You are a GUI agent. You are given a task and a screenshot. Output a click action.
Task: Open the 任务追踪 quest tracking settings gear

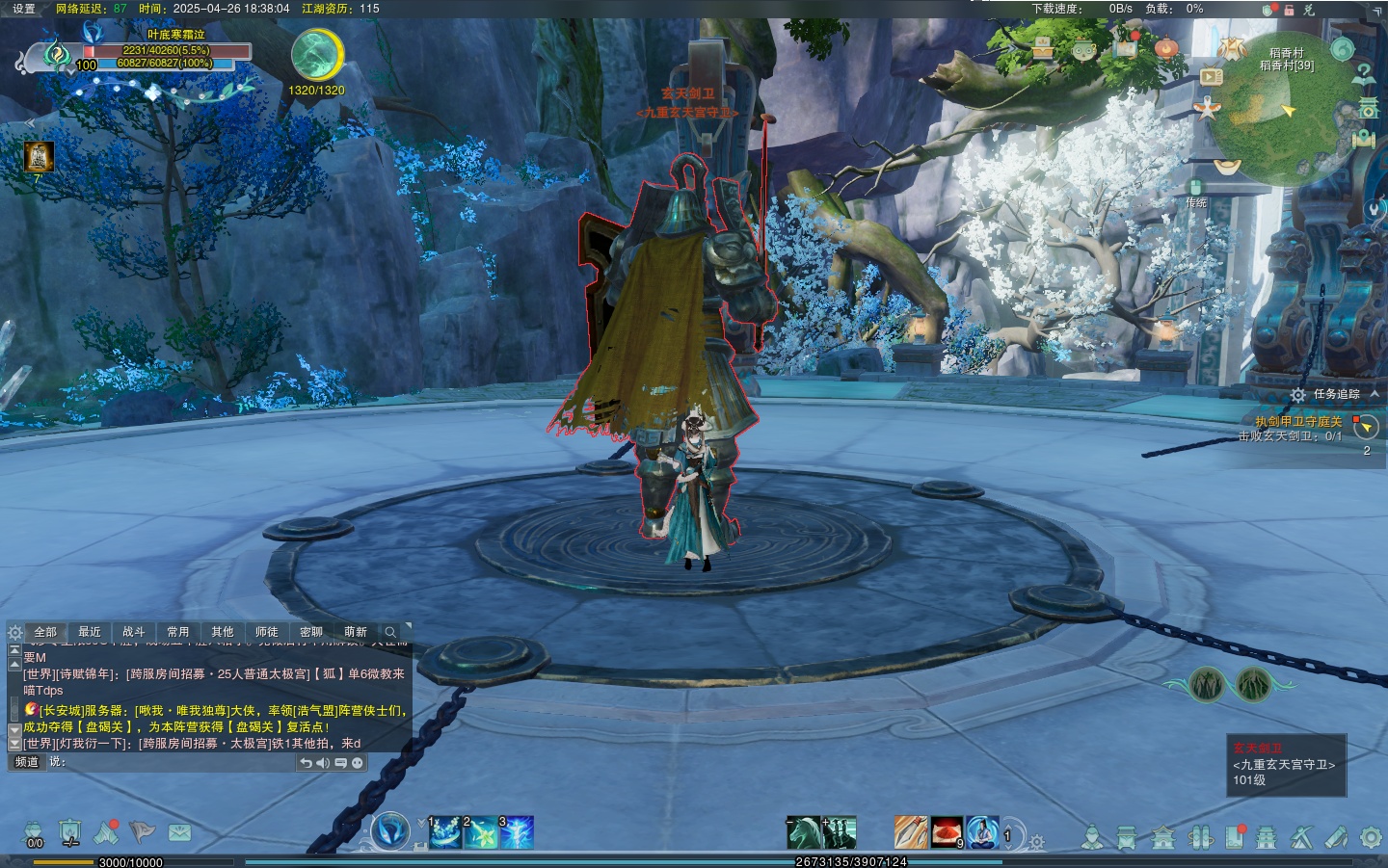click(x=1298, y=395)
